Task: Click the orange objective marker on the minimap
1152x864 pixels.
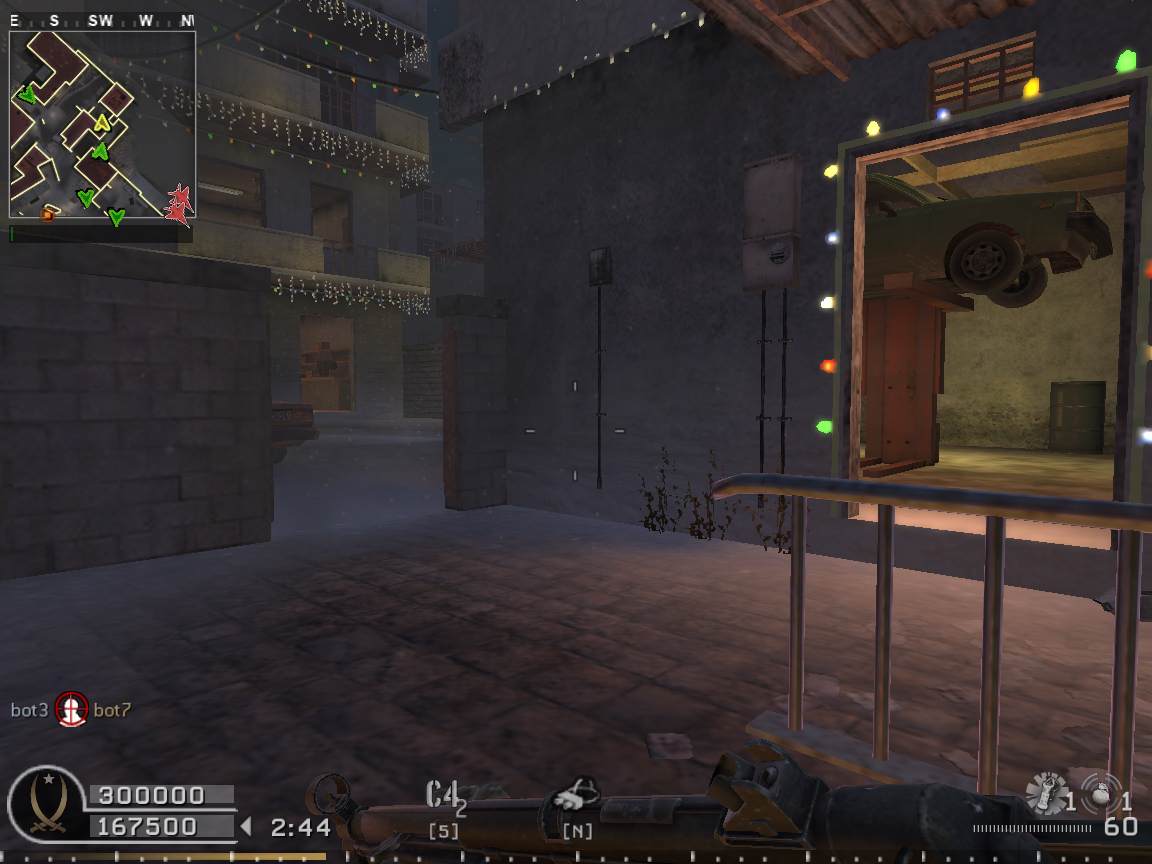Action: click(x=47, y=213)
